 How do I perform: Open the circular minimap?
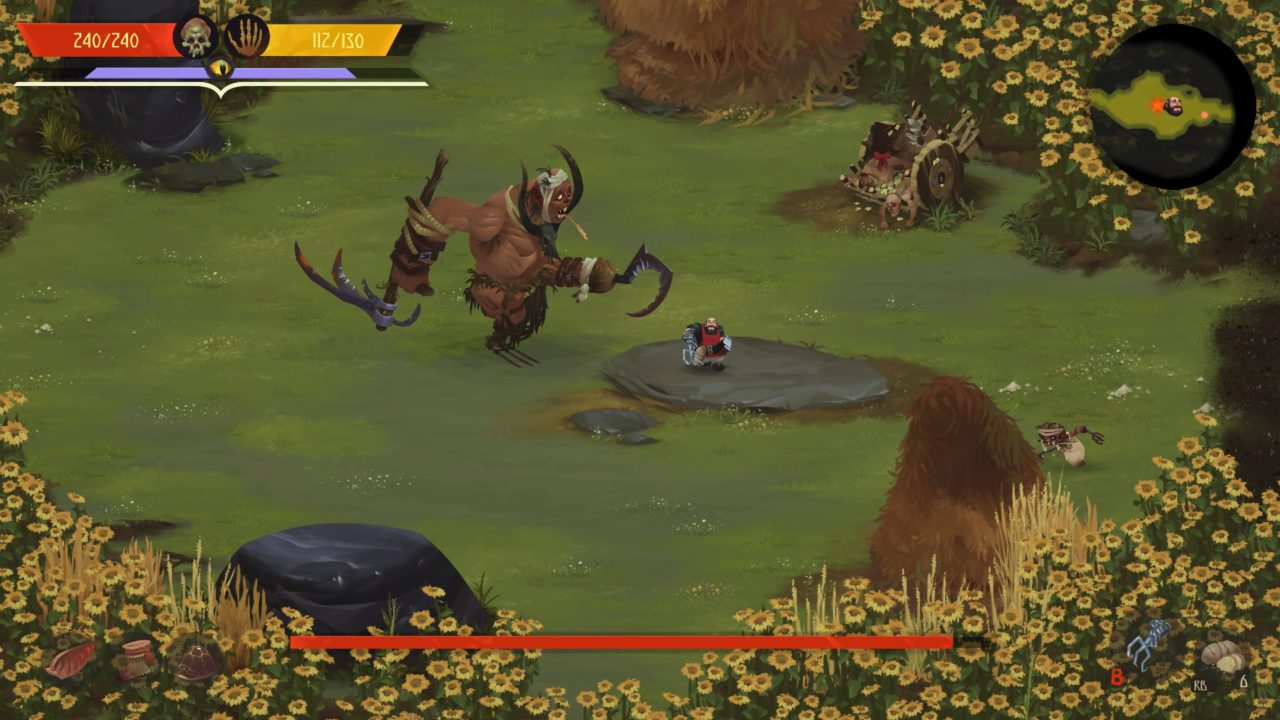[1171, 106]
